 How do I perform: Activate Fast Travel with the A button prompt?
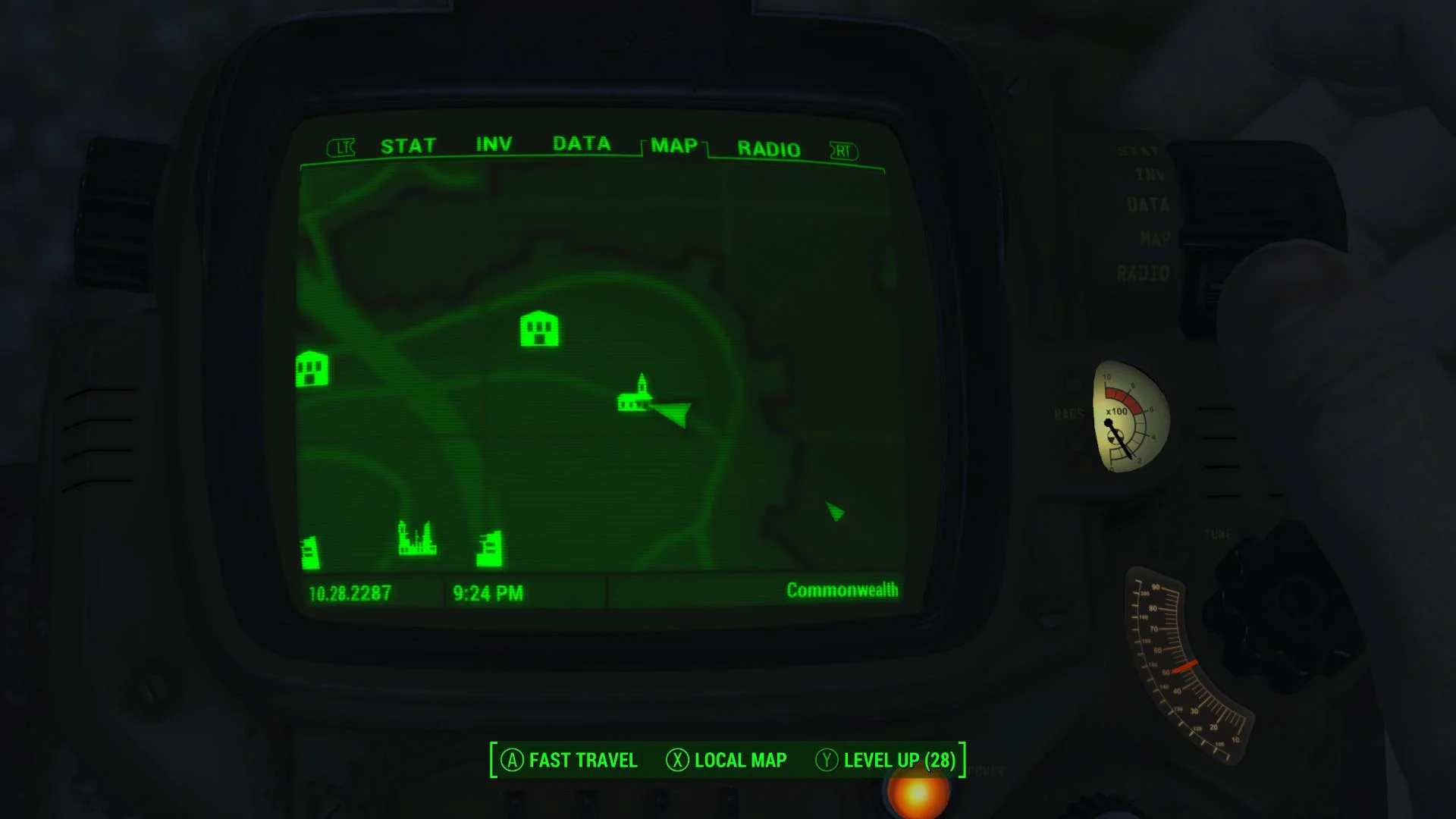click(567, 760)
